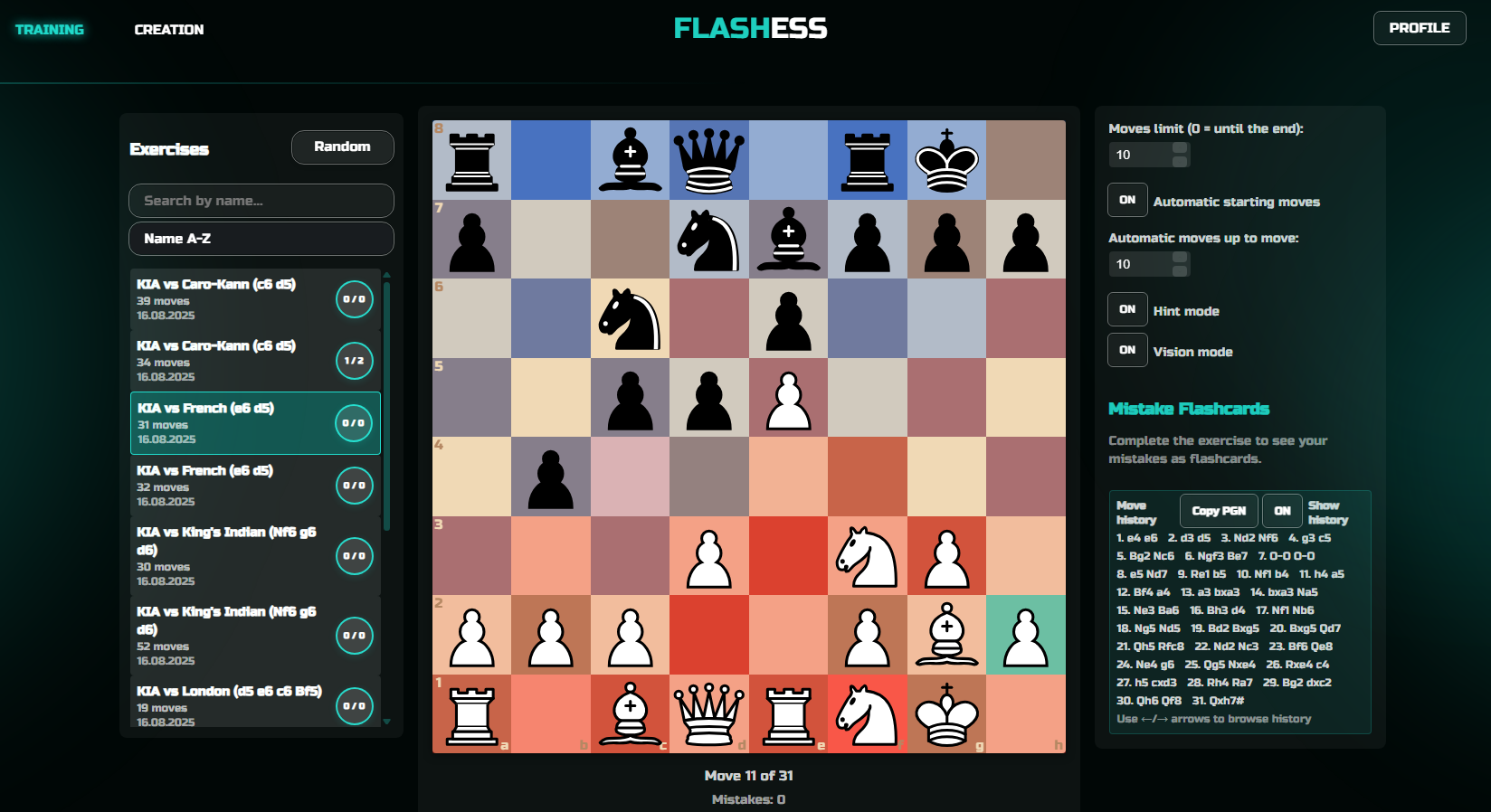Increment the Moves limit stepper
1491x812 pixels.
[1179, 149]
